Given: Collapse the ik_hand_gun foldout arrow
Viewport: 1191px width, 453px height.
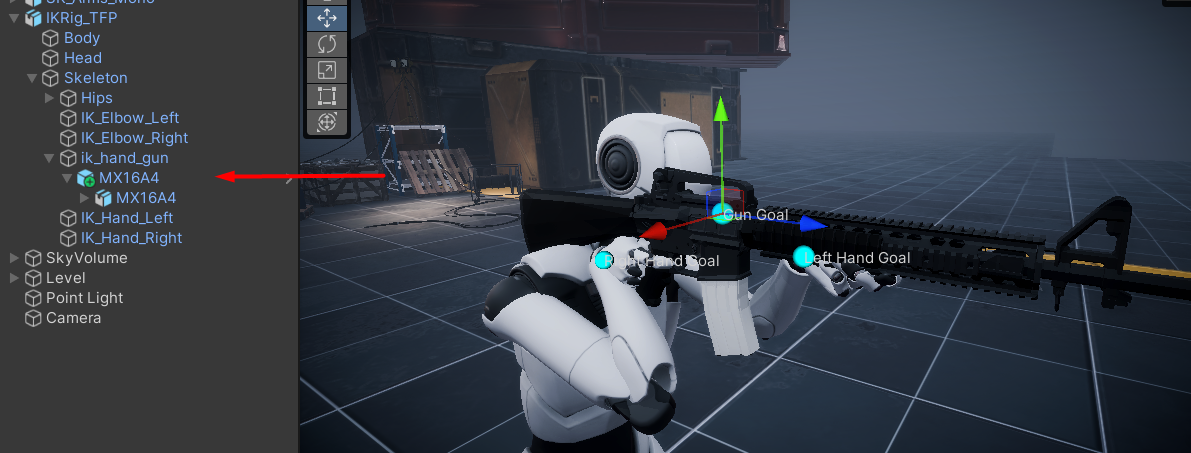Looking at the screenshot, I should [50, 158].
